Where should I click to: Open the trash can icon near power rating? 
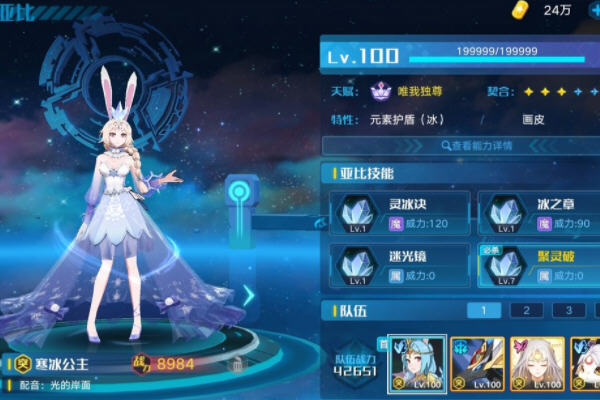pyautogui.click(x=236, y=365)
